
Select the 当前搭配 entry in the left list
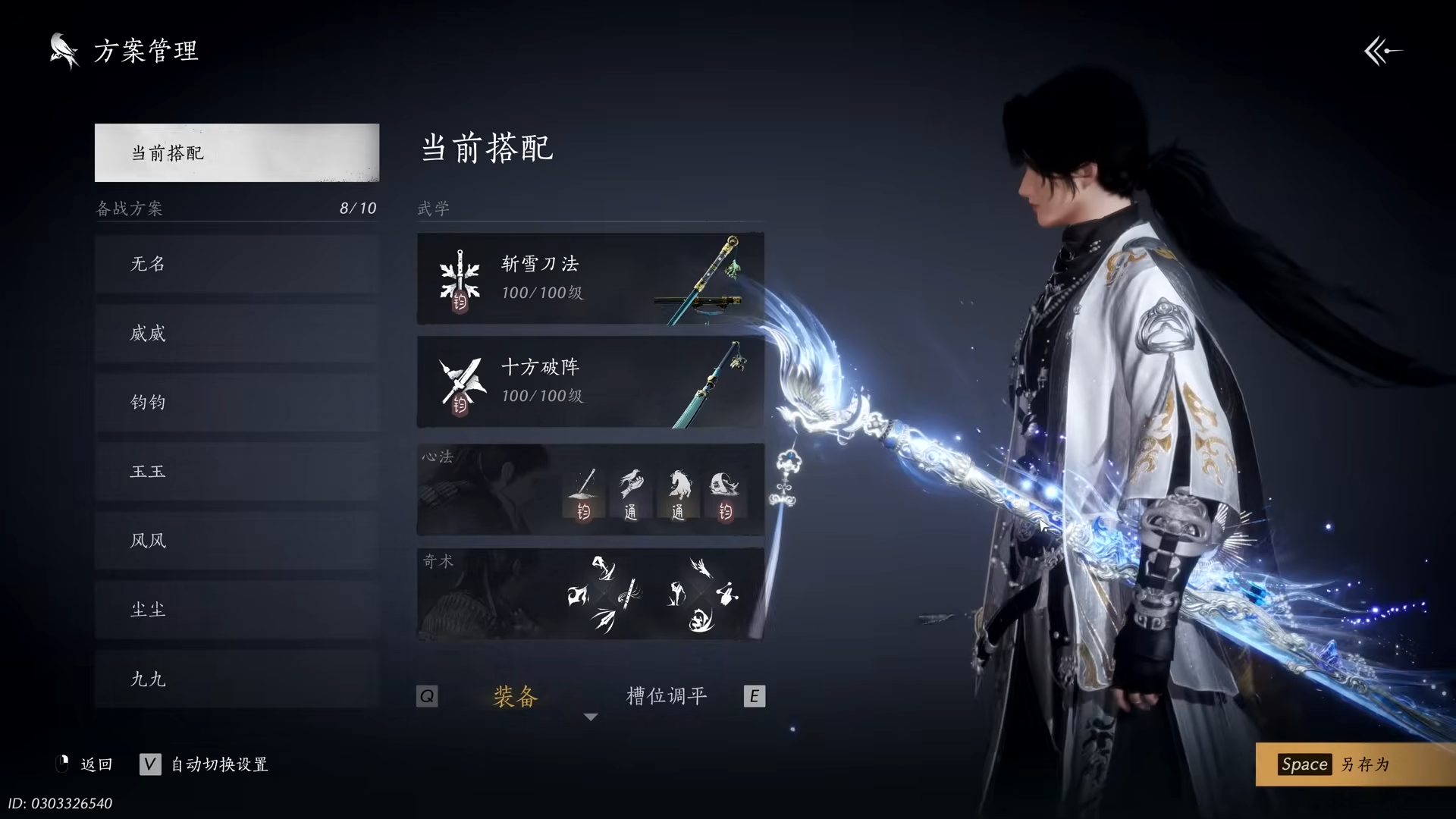coord(237,152)
